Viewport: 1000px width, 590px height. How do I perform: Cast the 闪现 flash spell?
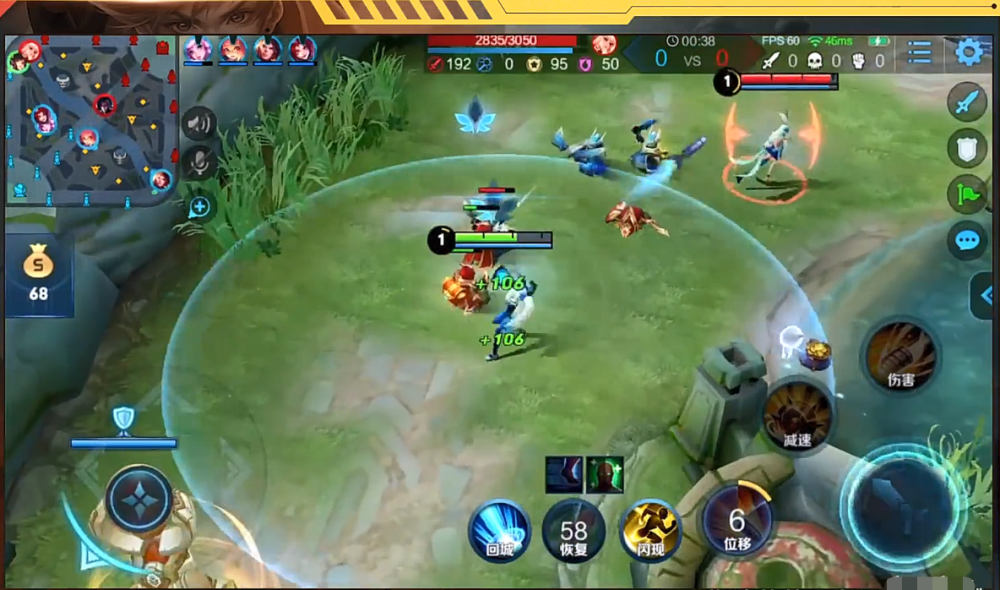coord(649,529)
